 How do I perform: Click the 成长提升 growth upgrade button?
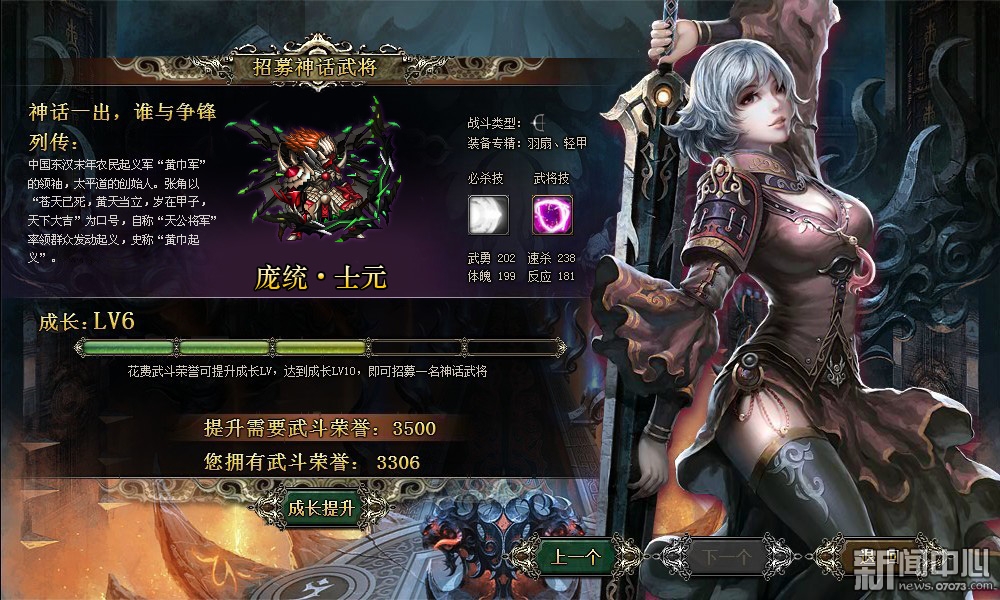321,508
